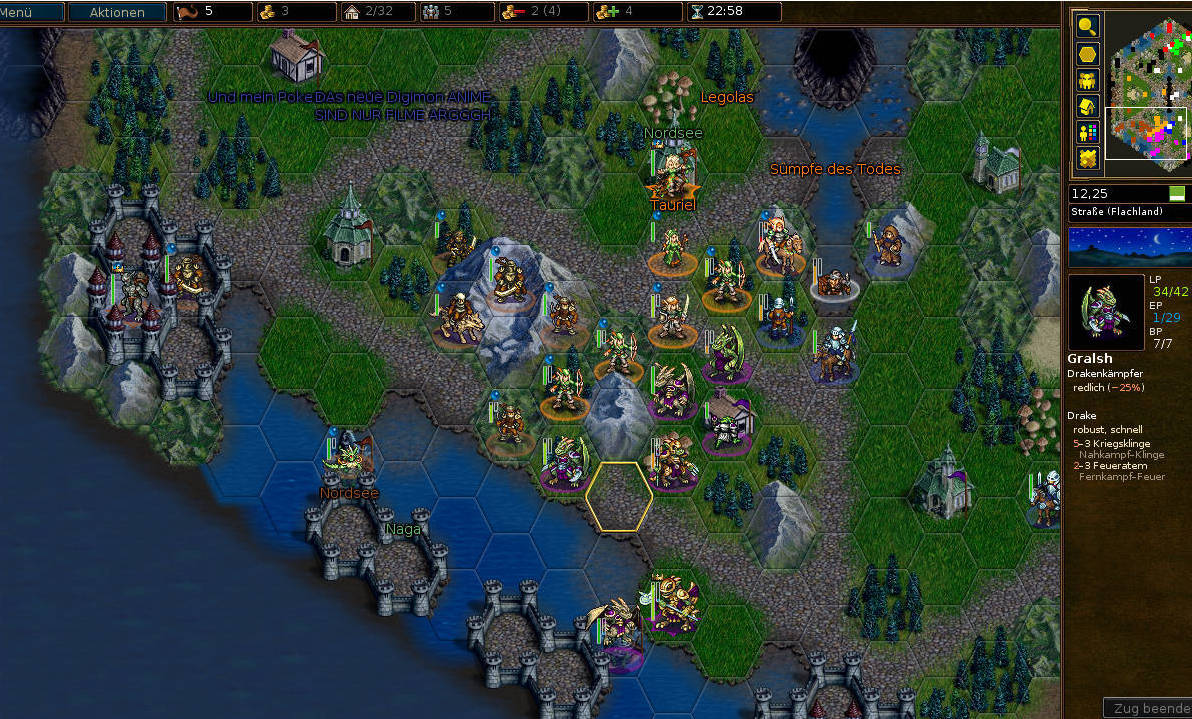The image size is (1192, 719).
Task: End the turn with Zug beenden
Action: coord(1148,708)
